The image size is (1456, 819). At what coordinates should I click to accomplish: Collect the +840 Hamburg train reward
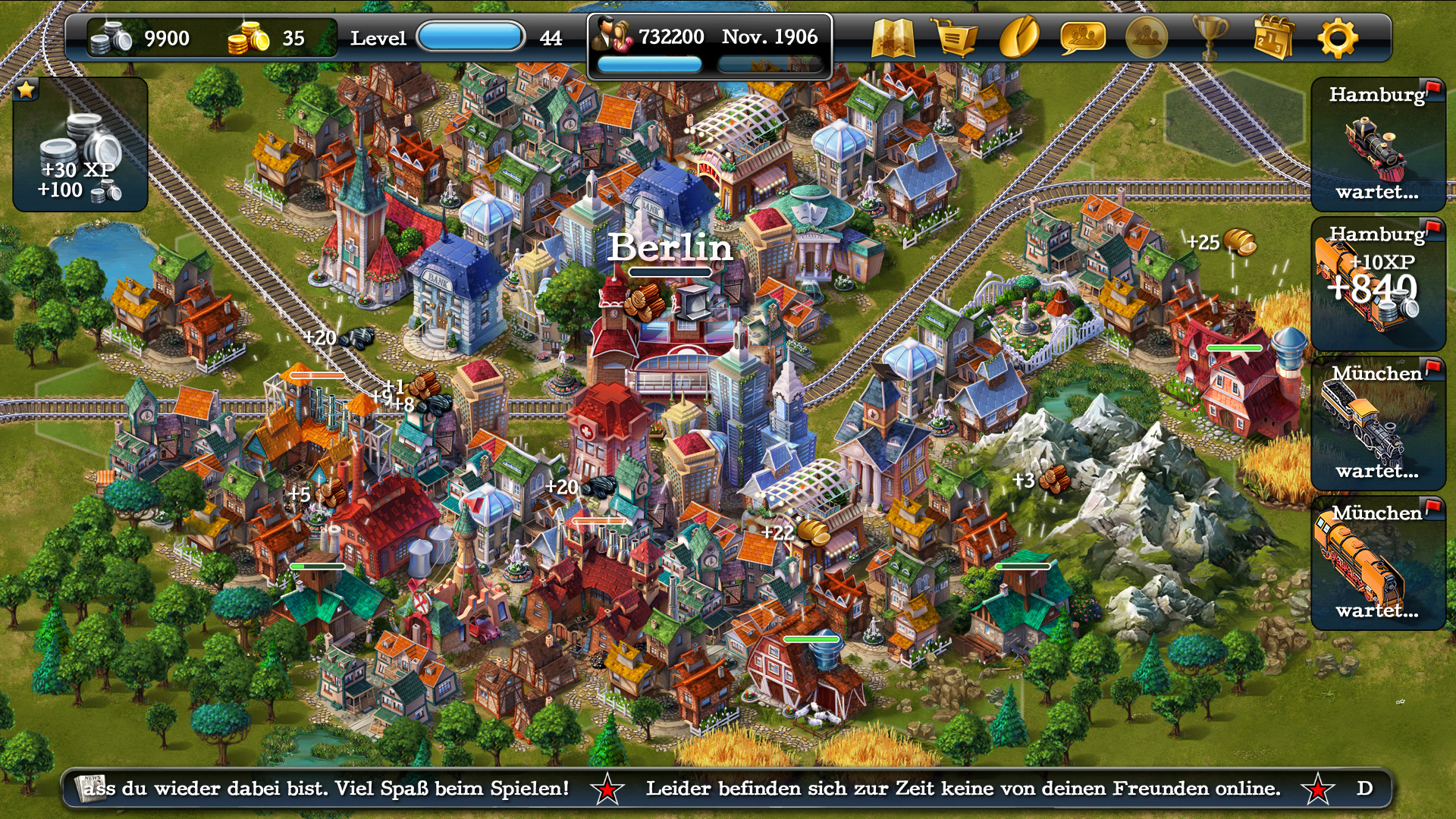pyautogui.click(x=1378, y=284)
